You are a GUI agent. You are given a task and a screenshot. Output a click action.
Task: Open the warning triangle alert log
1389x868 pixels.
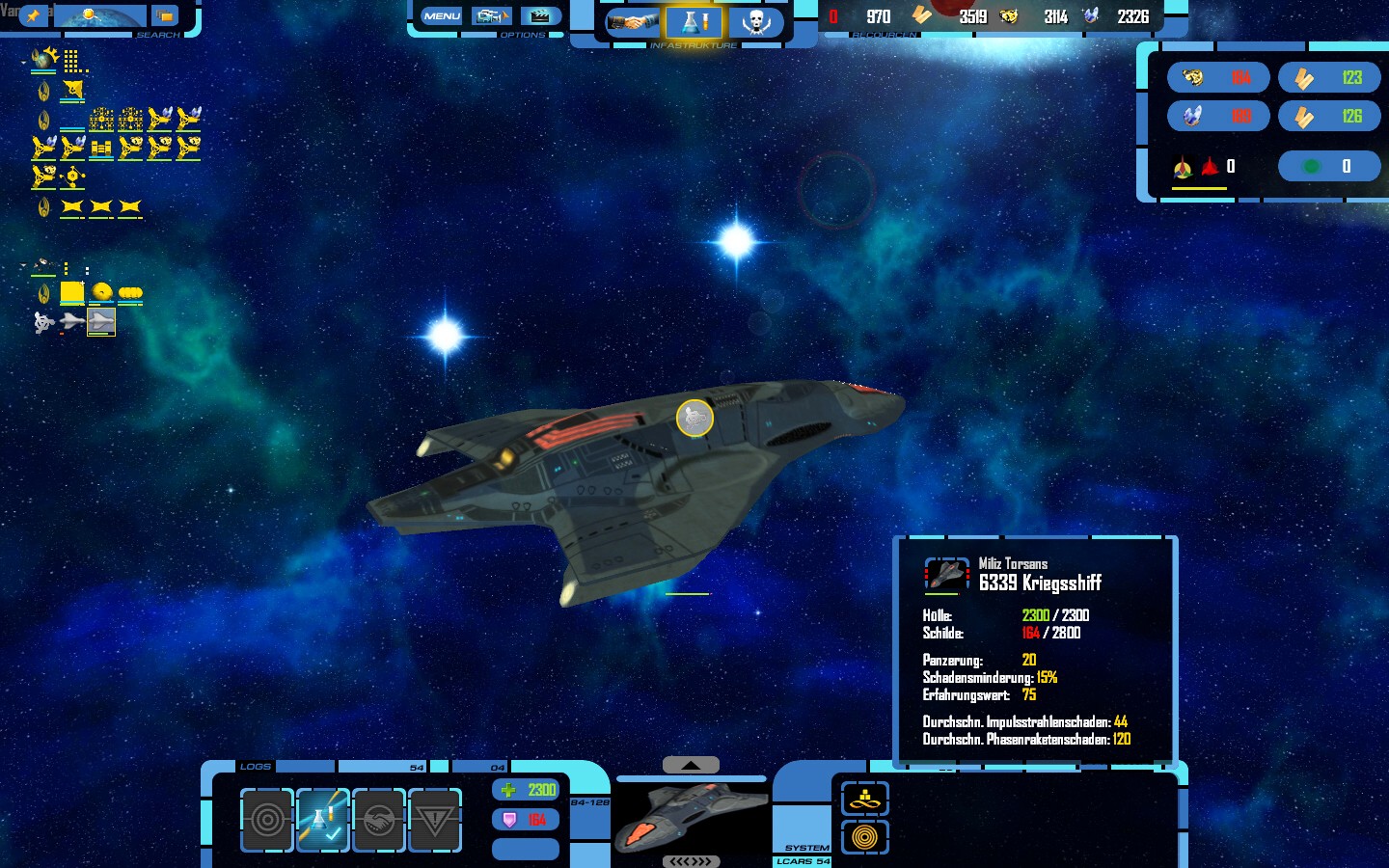click(435, 821)
